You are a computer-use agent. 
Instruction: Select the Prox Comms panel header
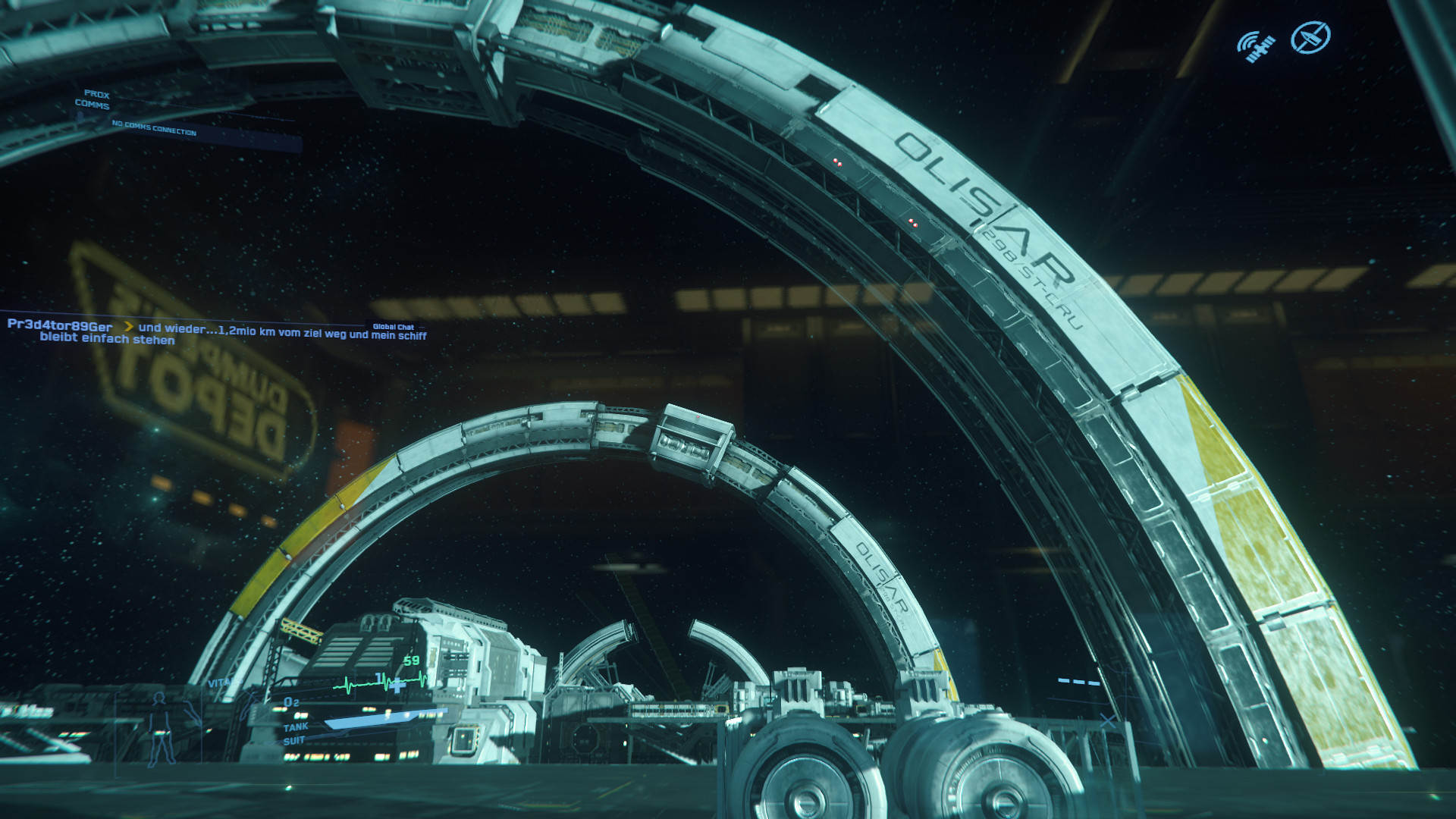click(93, 99)
